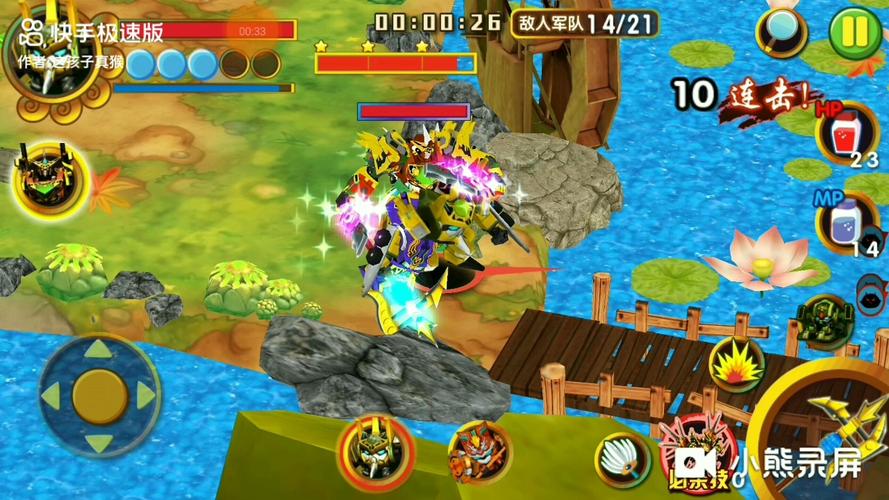The image size is (889, 500).
Task: Activate the yellow explosion burst skill
Action: (737, 363)
